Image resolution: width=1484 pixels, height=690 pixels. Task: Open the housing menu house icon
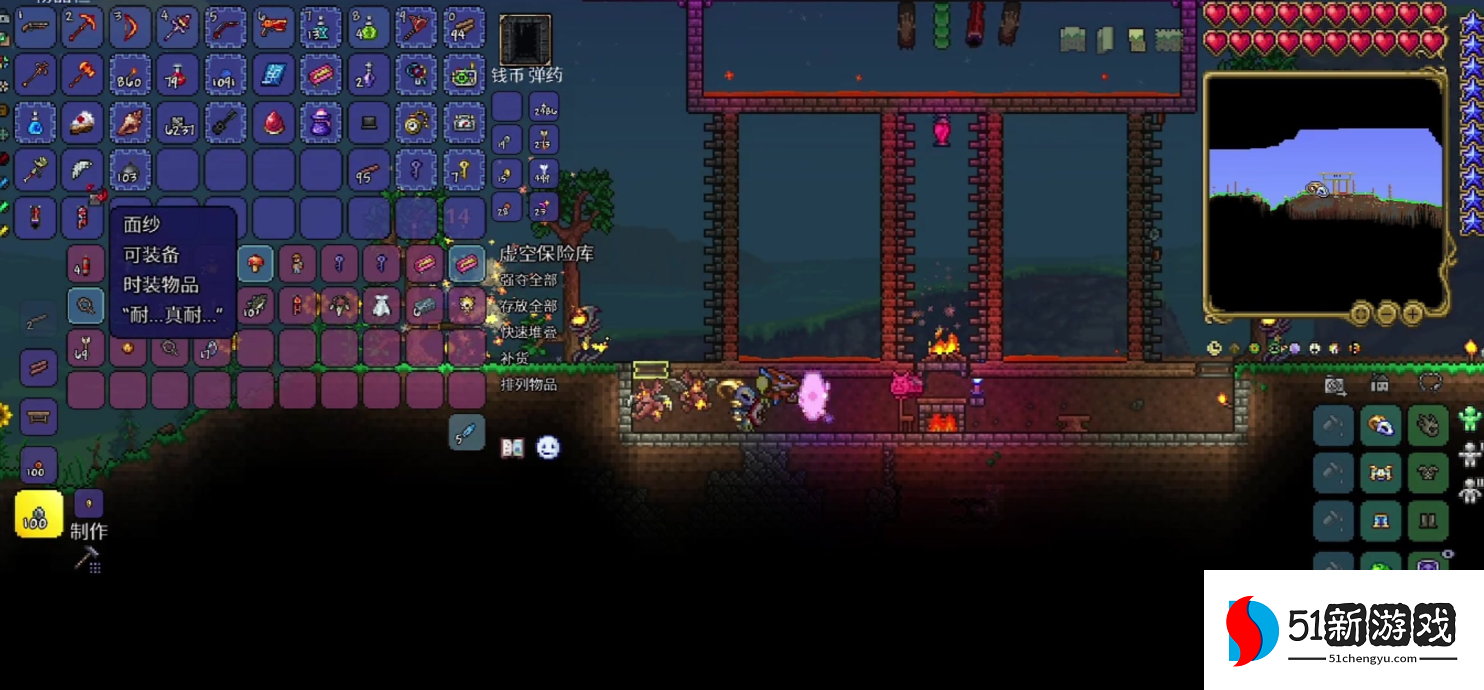1380,384
